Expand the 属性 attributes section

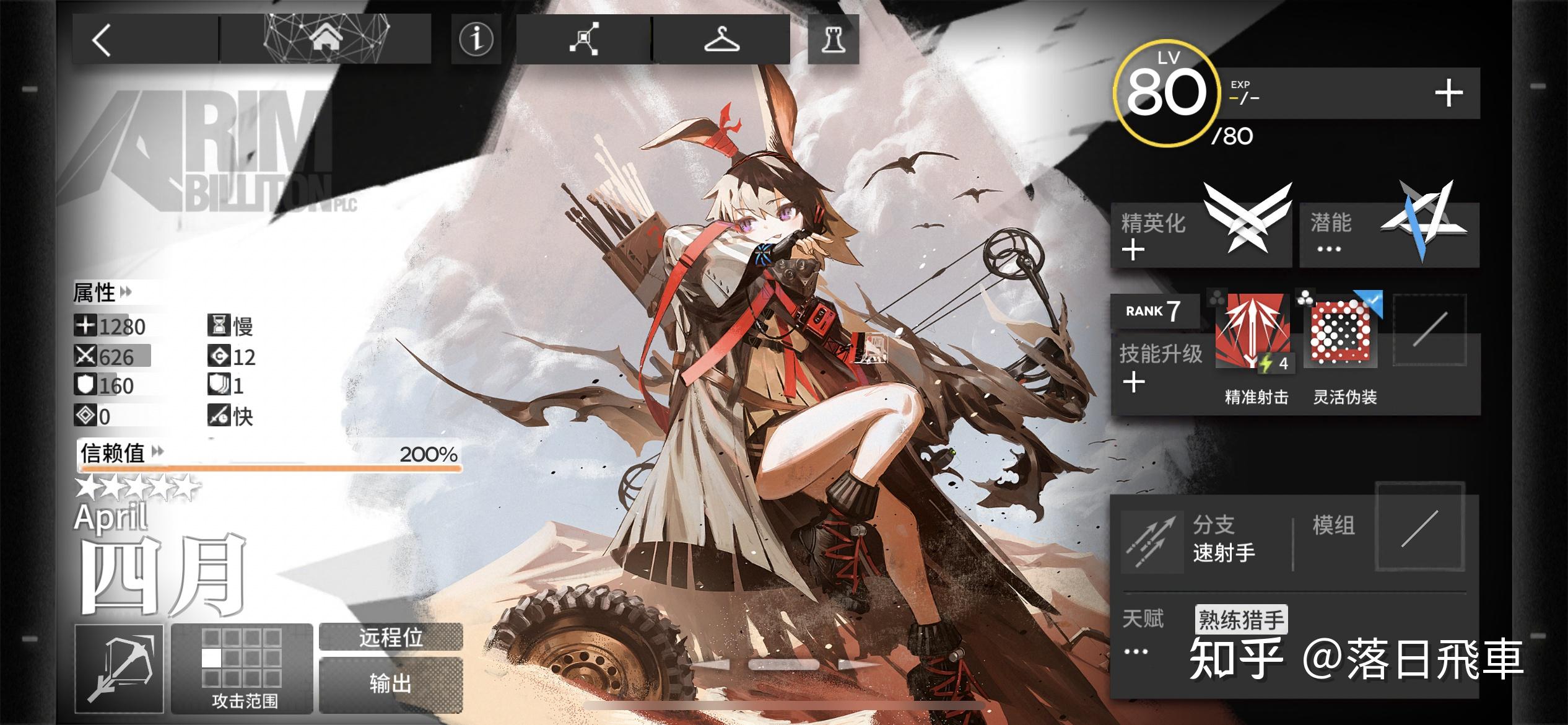103,292
